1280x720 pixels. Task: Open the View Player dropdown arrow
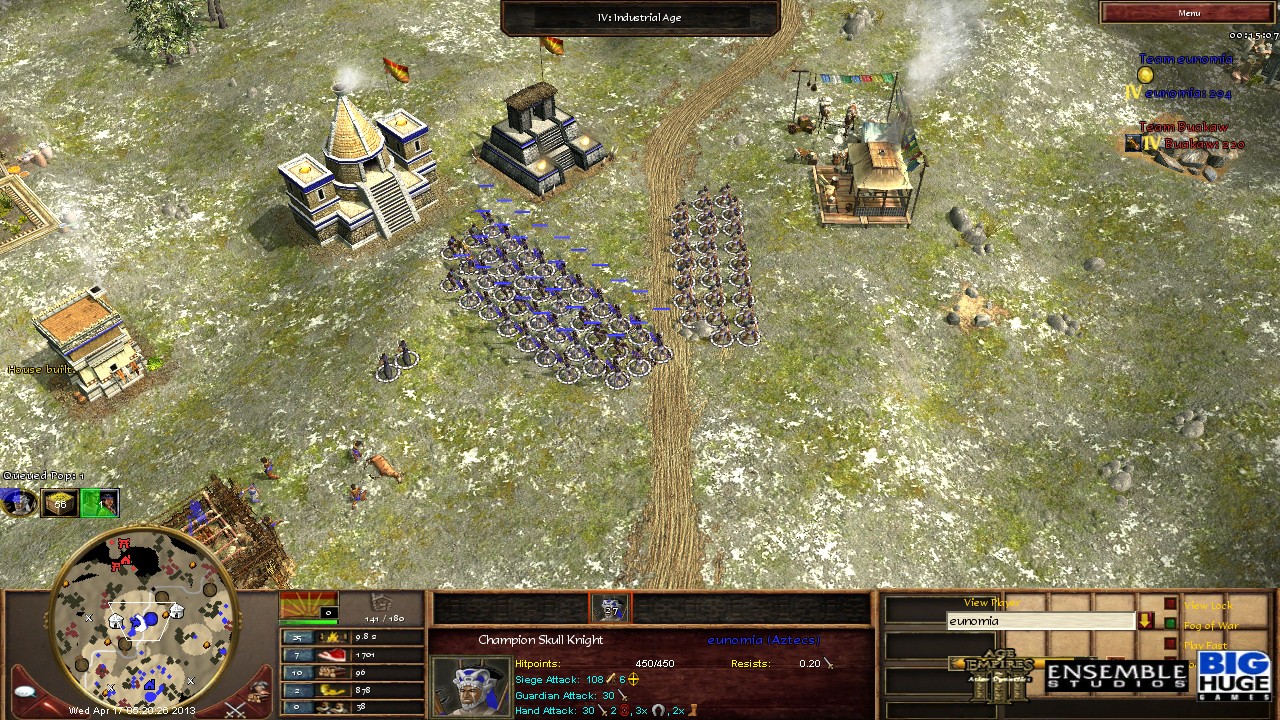[1146, 620]
